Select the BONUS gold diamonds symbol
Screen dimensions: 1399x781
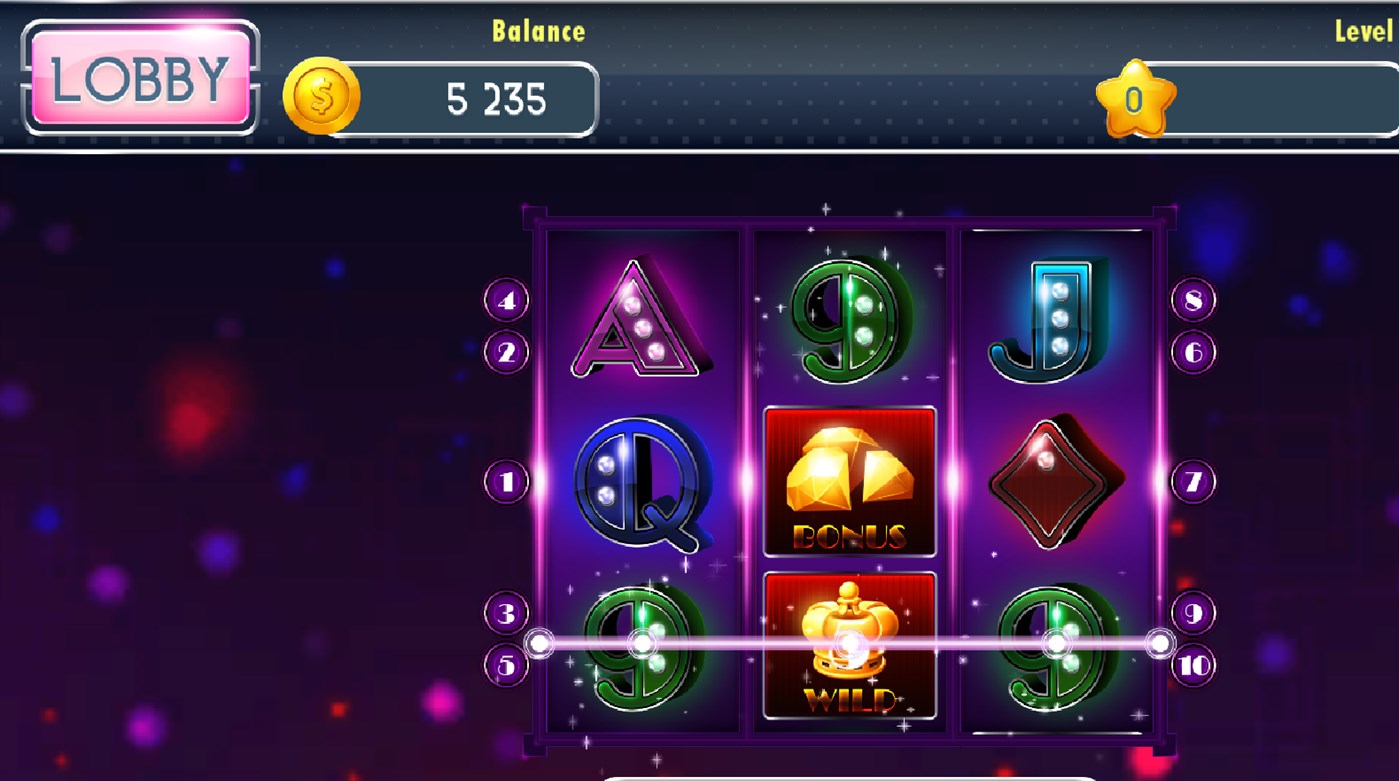[849, 484]
